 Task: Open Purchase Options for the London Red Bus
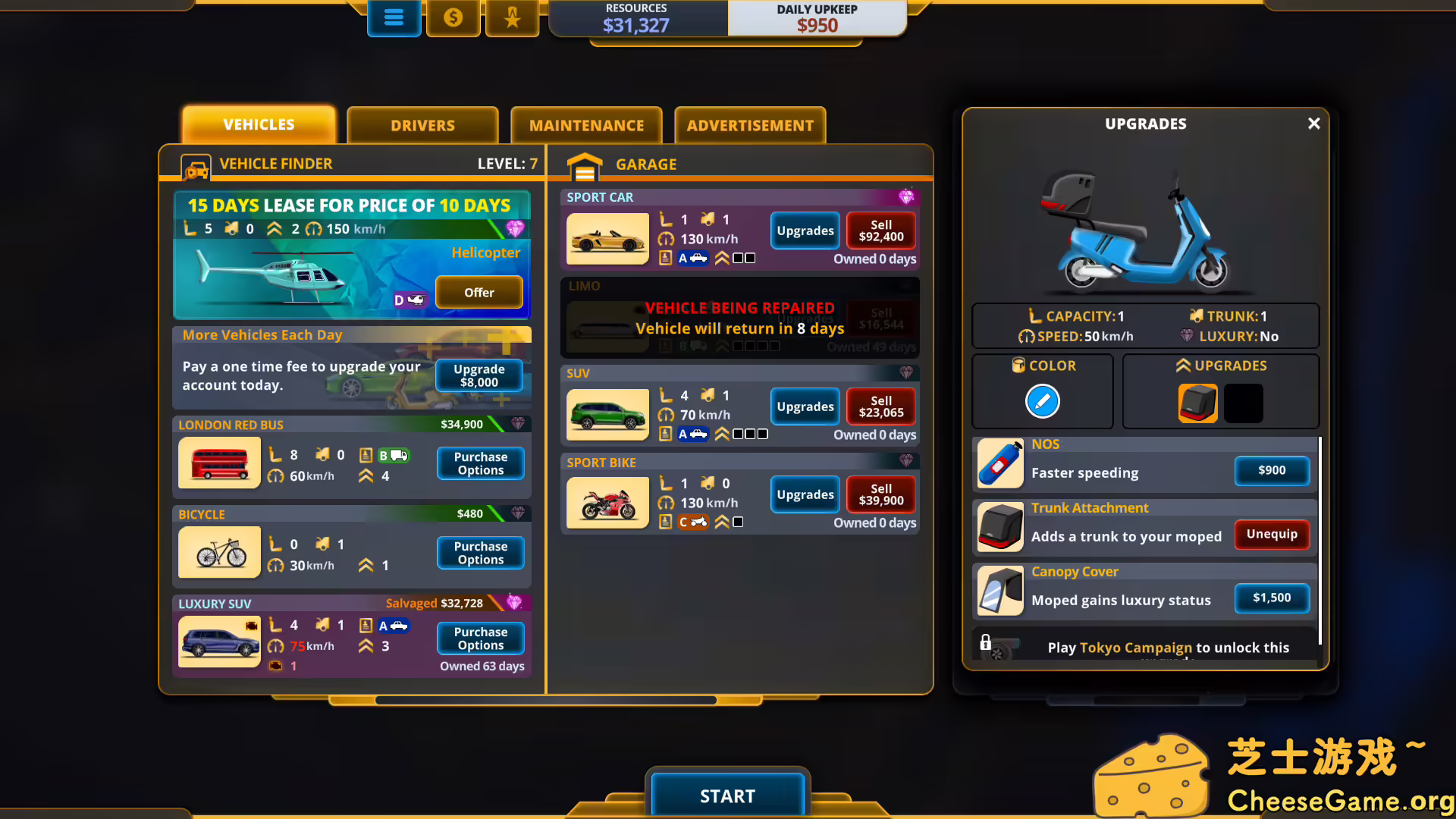coord(480,463)
